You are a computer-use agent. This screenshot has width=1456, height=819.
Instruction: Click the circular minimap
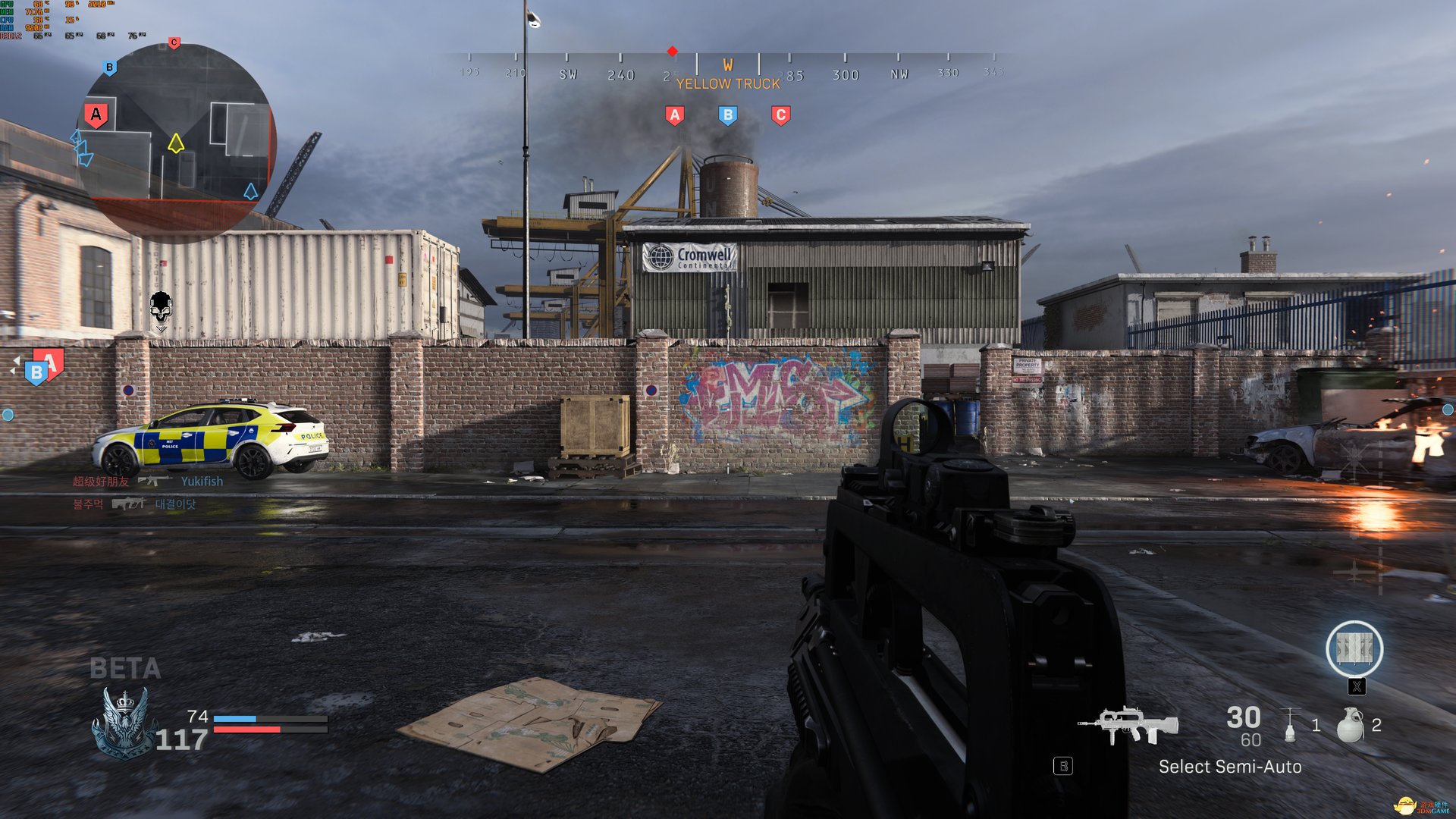click(x=177, y=140)
